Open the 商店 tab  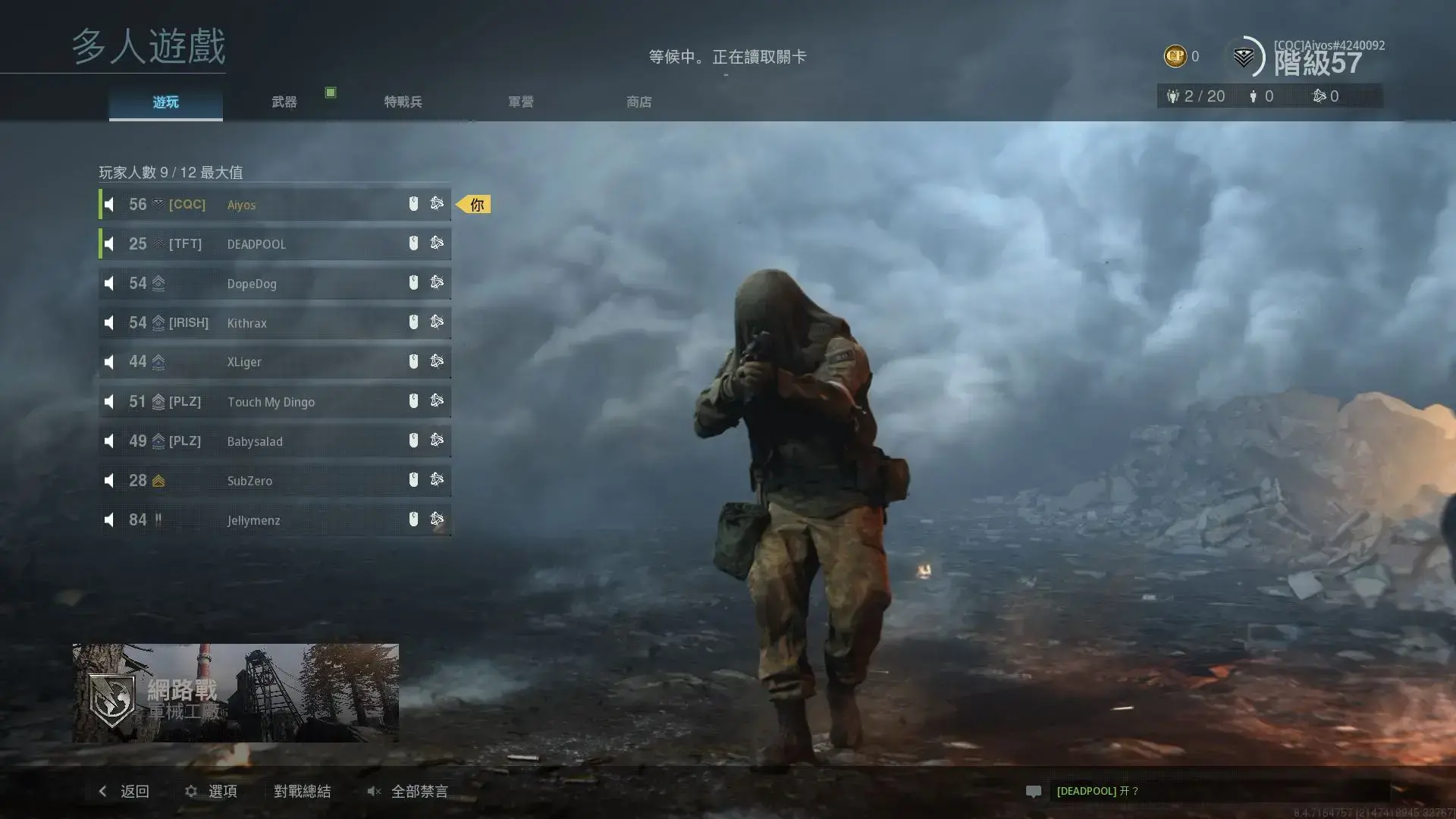pos(638,101)
